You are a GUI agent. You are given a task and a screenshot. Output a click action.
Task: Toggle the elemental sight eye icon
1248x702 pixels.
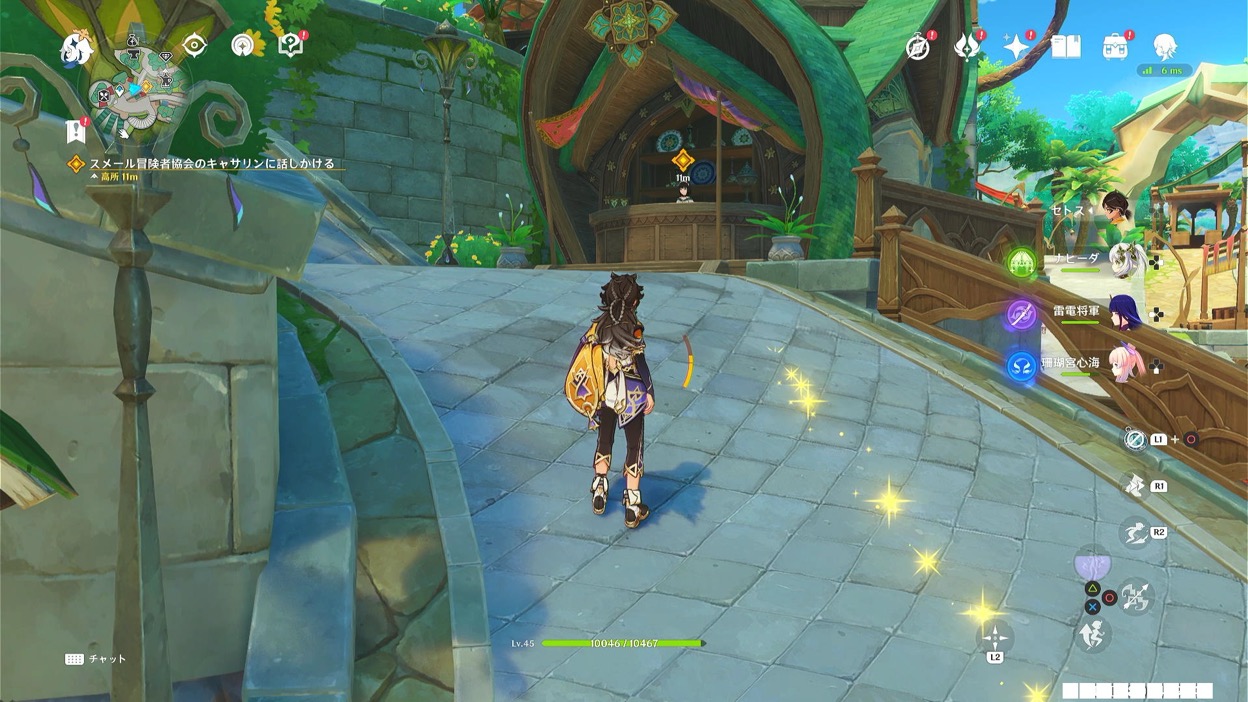point(194,45)
